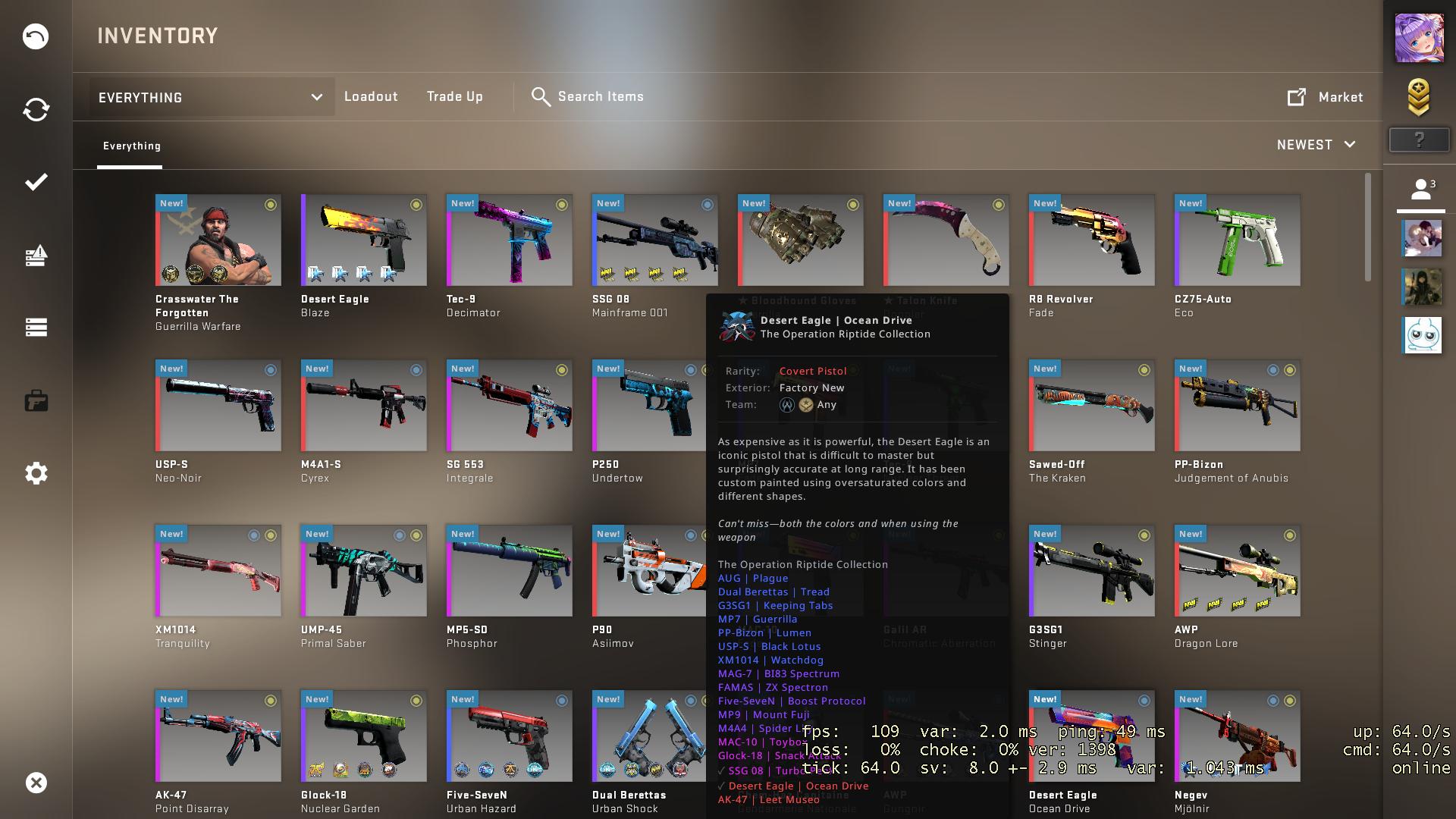1456x819 pixels.
Task: Click the back arrow at top left
Action: [35, 36]
